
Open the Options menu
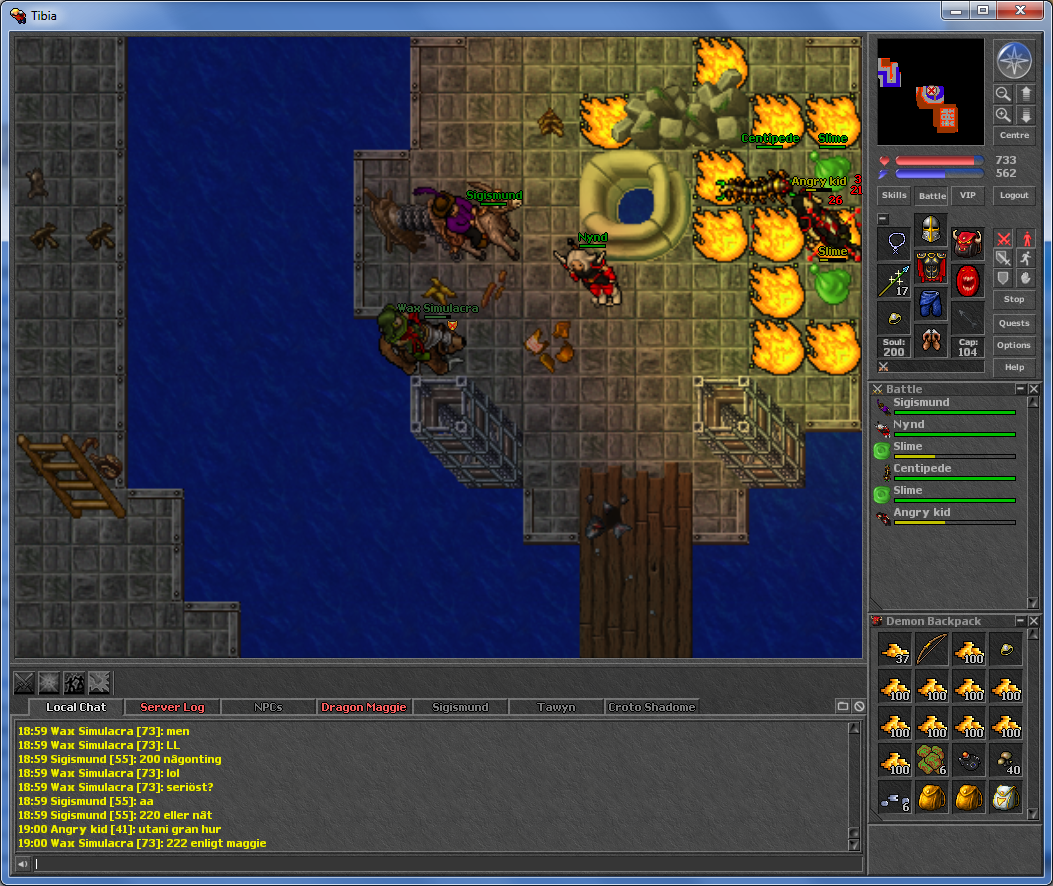pyautogui.click(x=1013, y=345)
